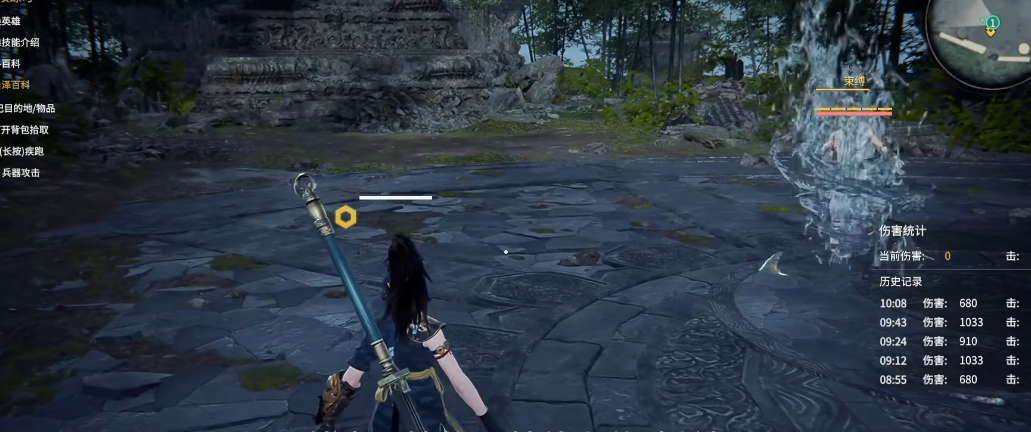This screenshot has height=432, width=1031.
Task: Select the 09:24 damage record of 910
Action: [940, 341]
